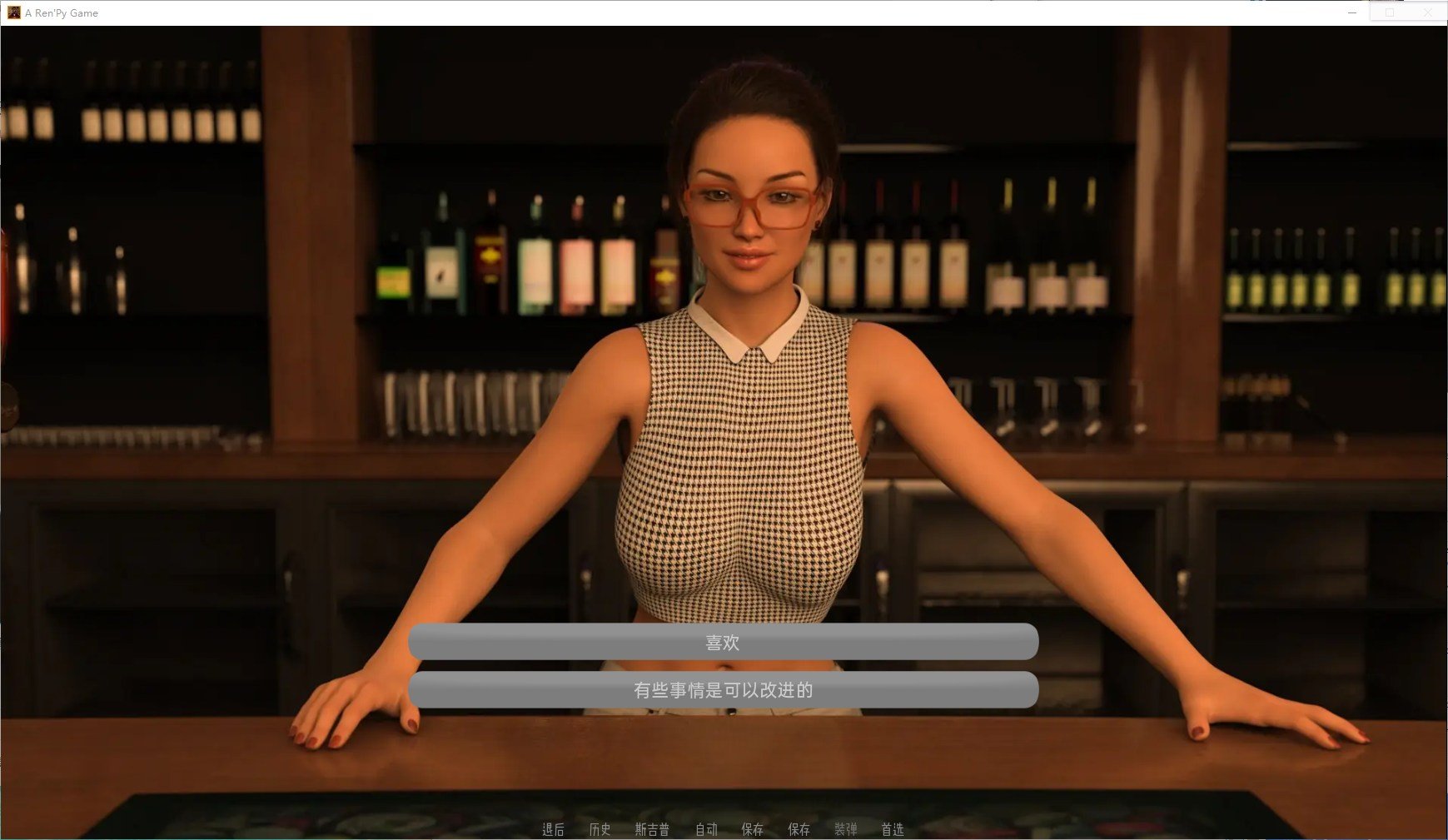This screenshot has height=840, width=1448.
Task: Close the game window
Action: pos(1427,12)
